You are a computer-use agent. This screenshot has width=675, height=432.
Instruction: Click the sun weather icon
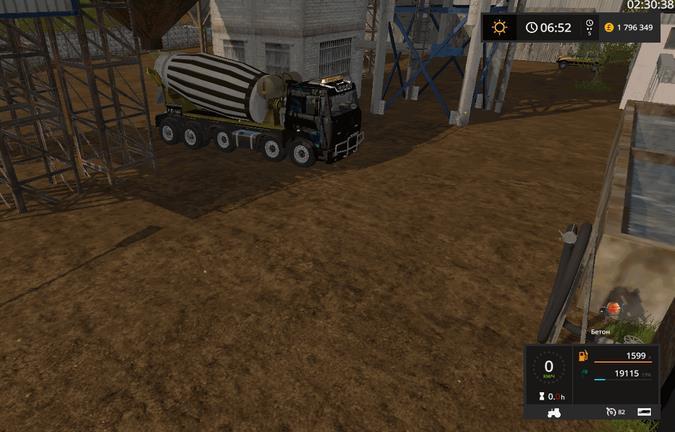click(x=500, y=27)
